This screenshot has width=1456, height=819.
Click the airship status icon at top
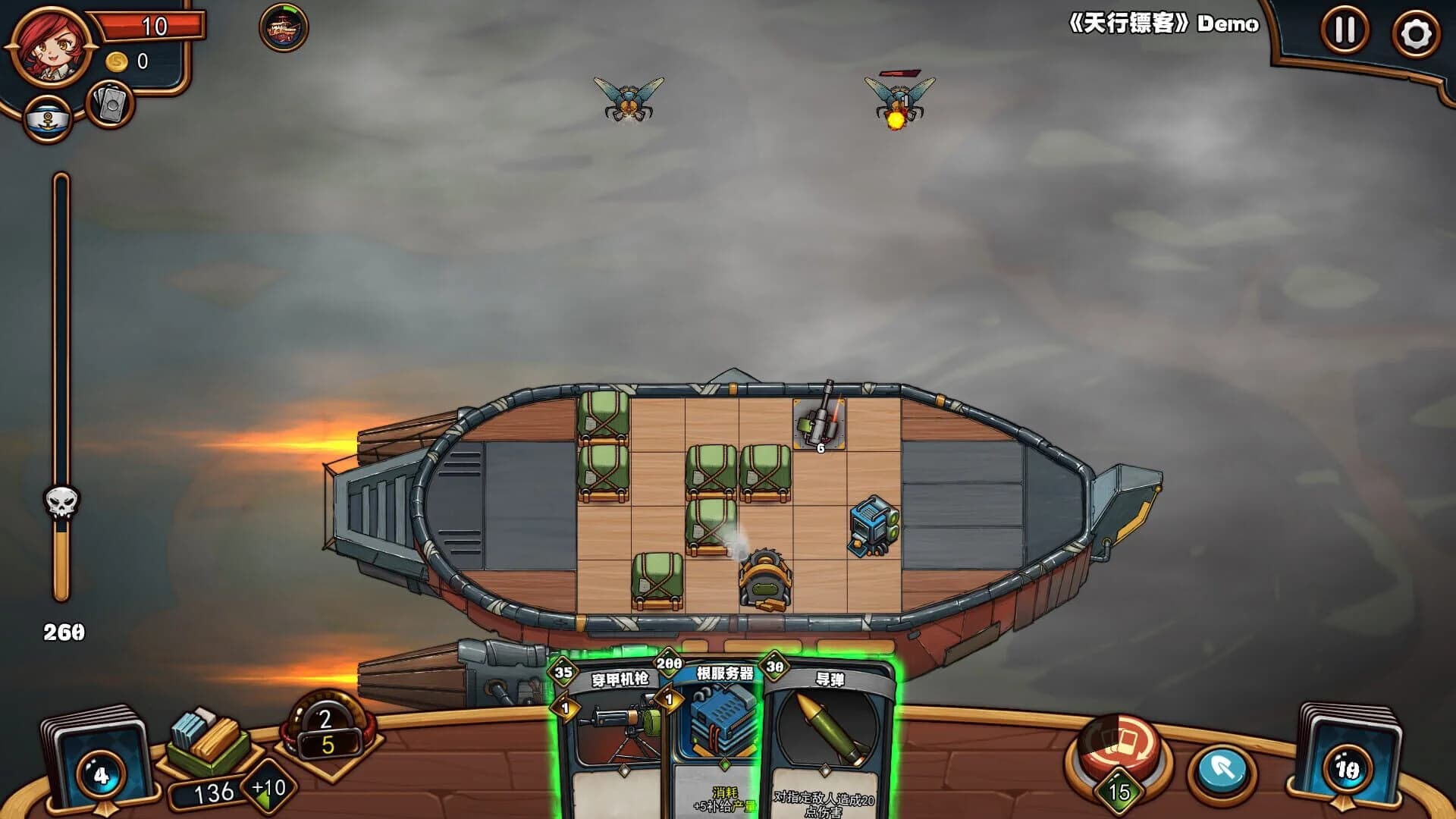[x=282, y=29]
